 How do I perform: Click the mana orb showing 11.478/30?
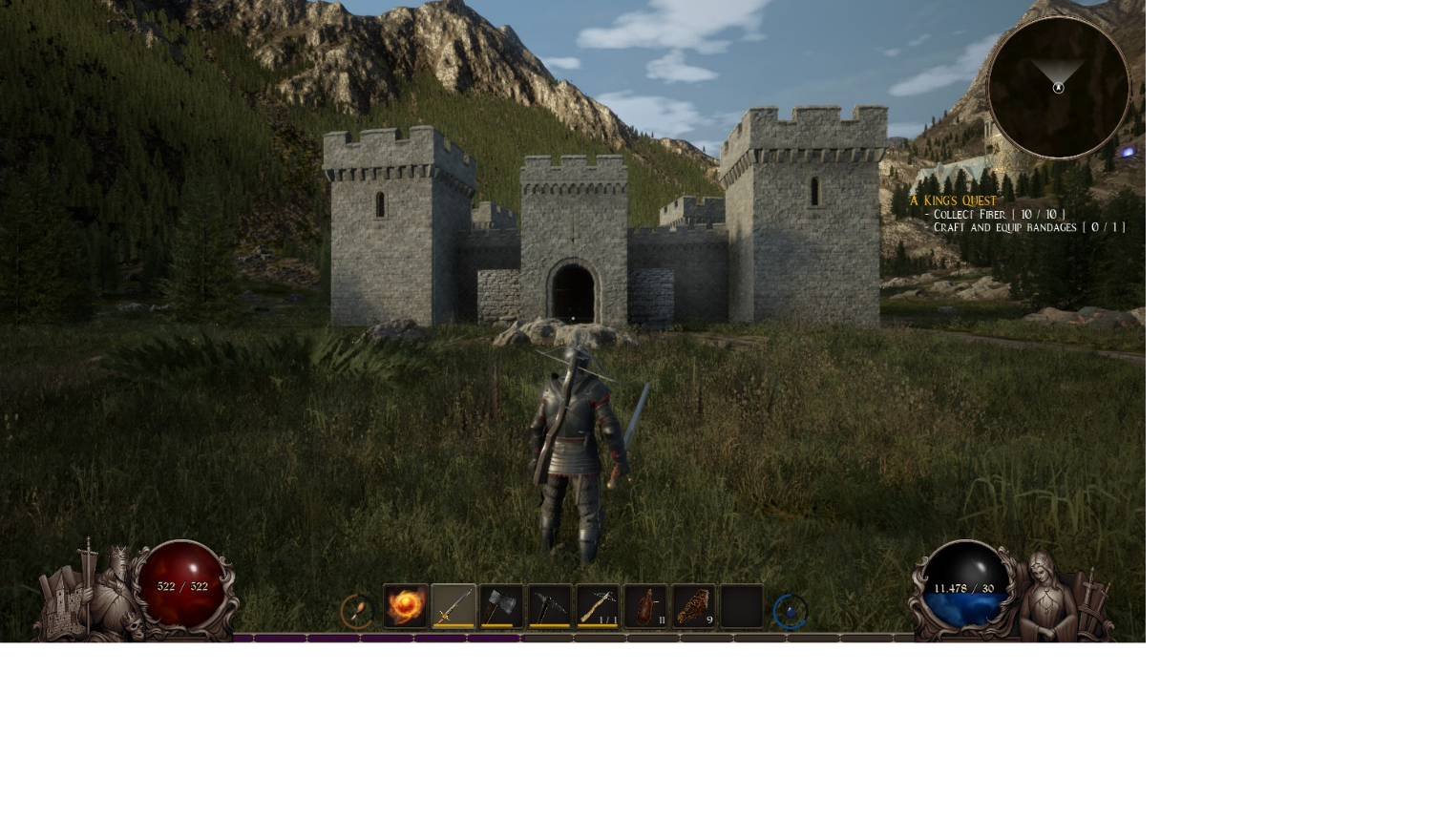(963, 587)
